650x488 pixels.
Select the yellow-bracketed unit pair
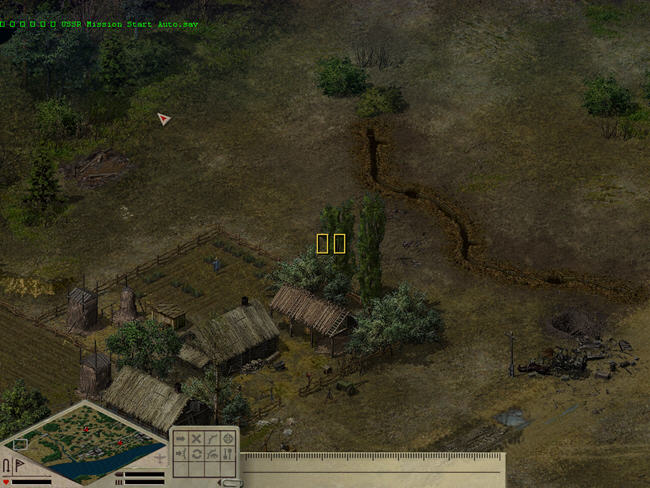click(331, 243)
